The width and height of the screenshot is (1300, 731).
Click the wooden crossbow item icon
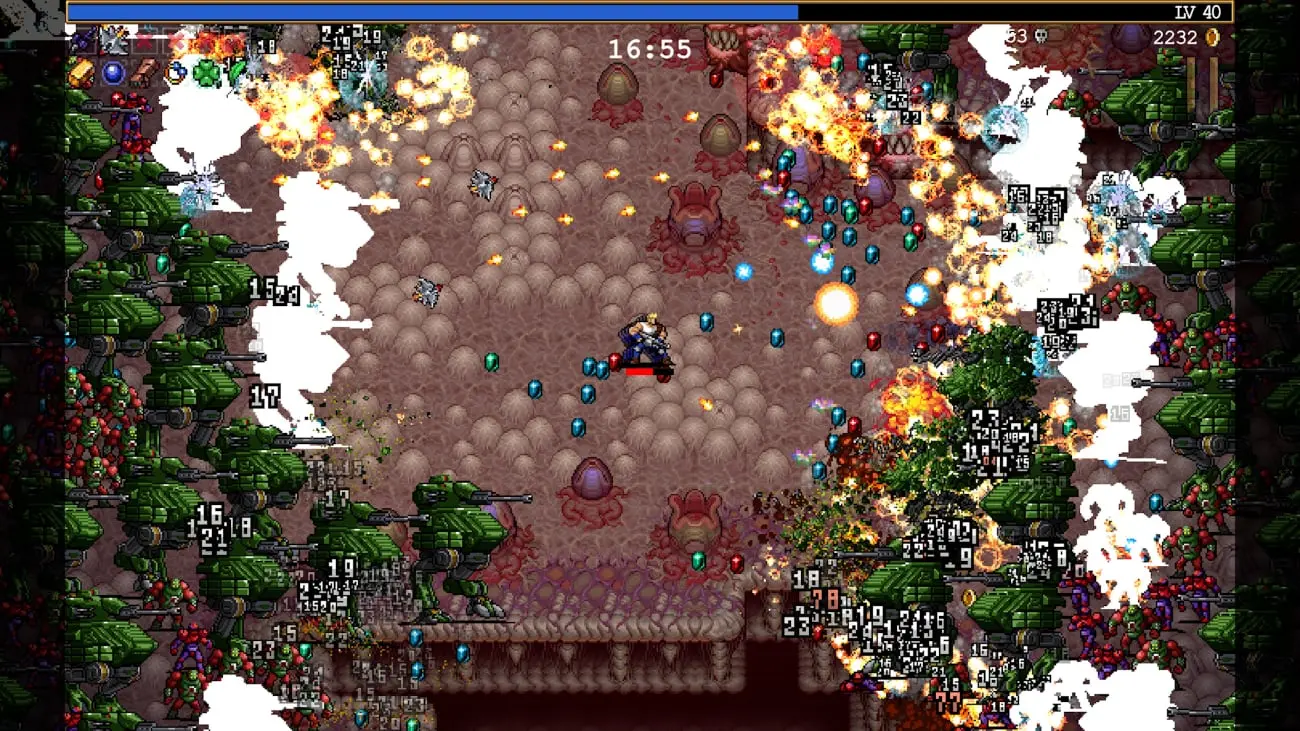pyautogui.click(x=145, y=71)
